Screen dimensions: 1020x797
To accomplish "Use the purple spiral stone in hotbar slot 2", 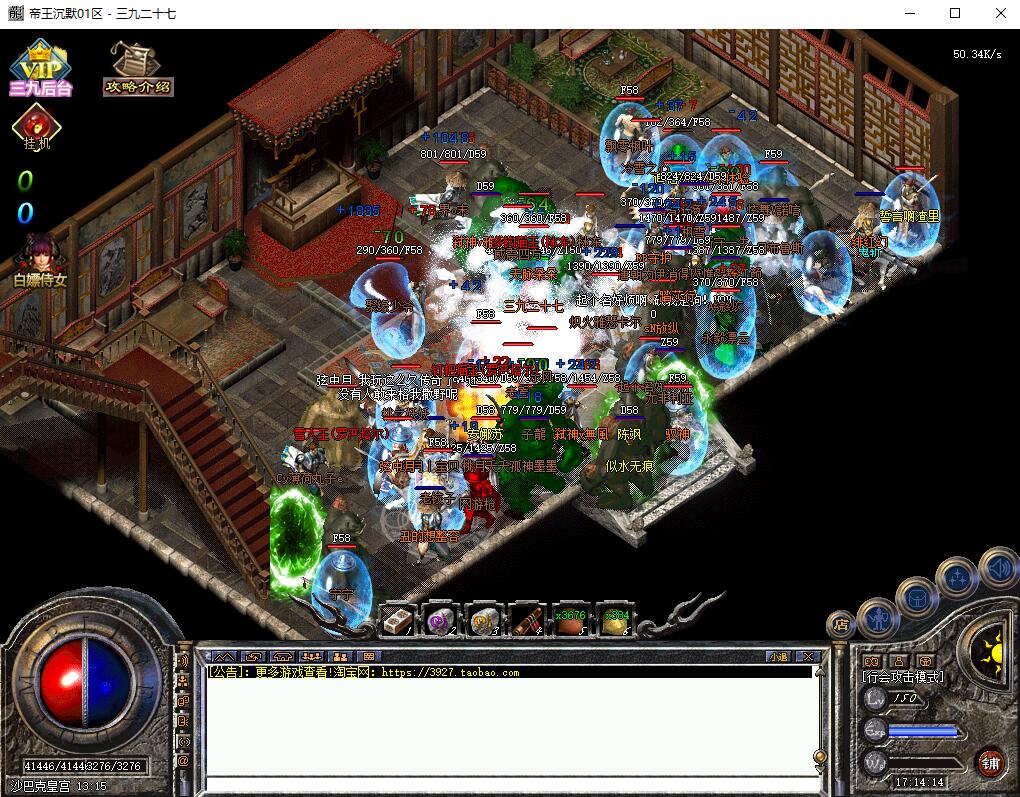I will 440,621.
